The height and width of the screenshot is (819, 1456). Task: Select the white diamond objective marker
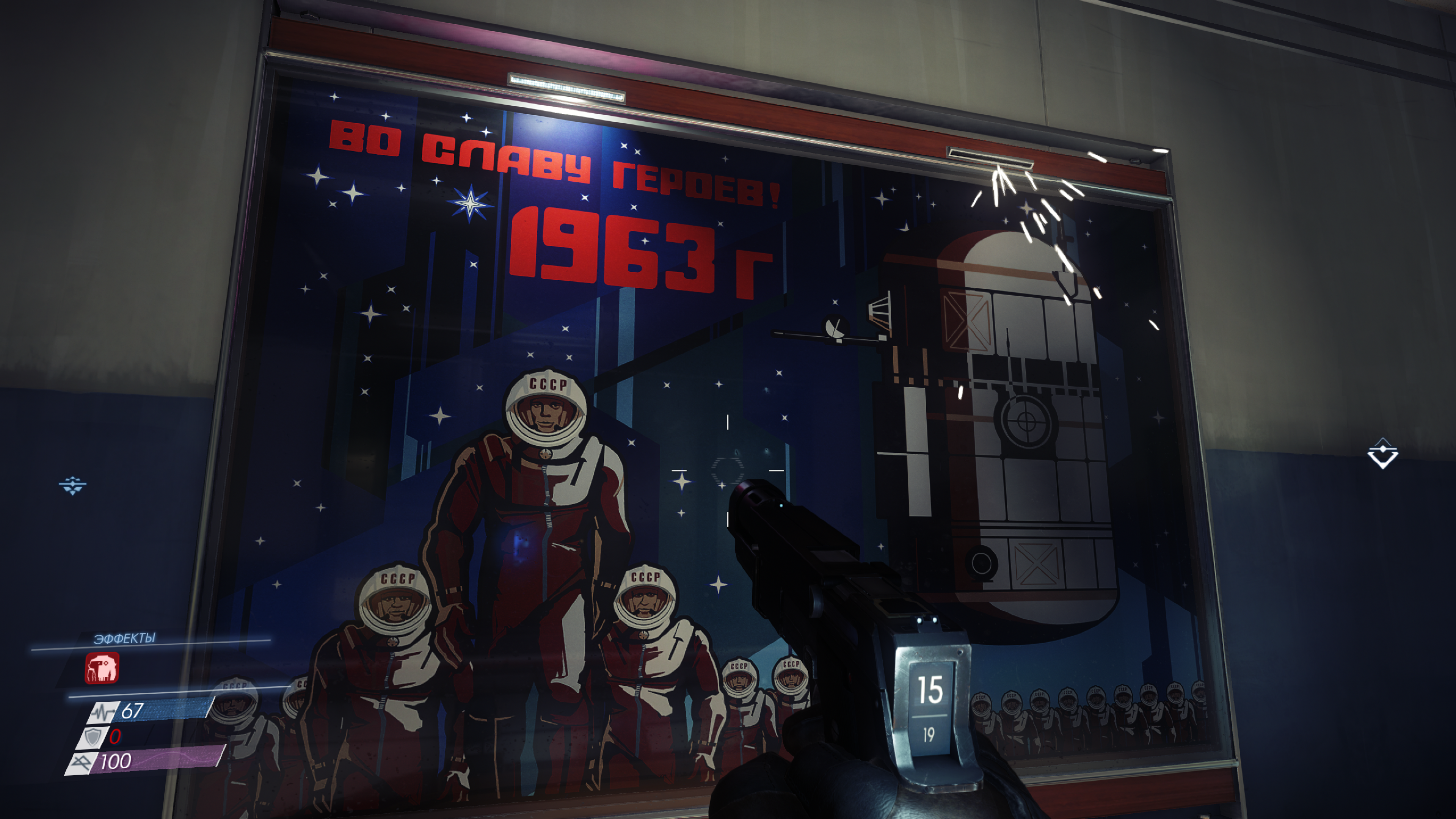click(1382, 453)
